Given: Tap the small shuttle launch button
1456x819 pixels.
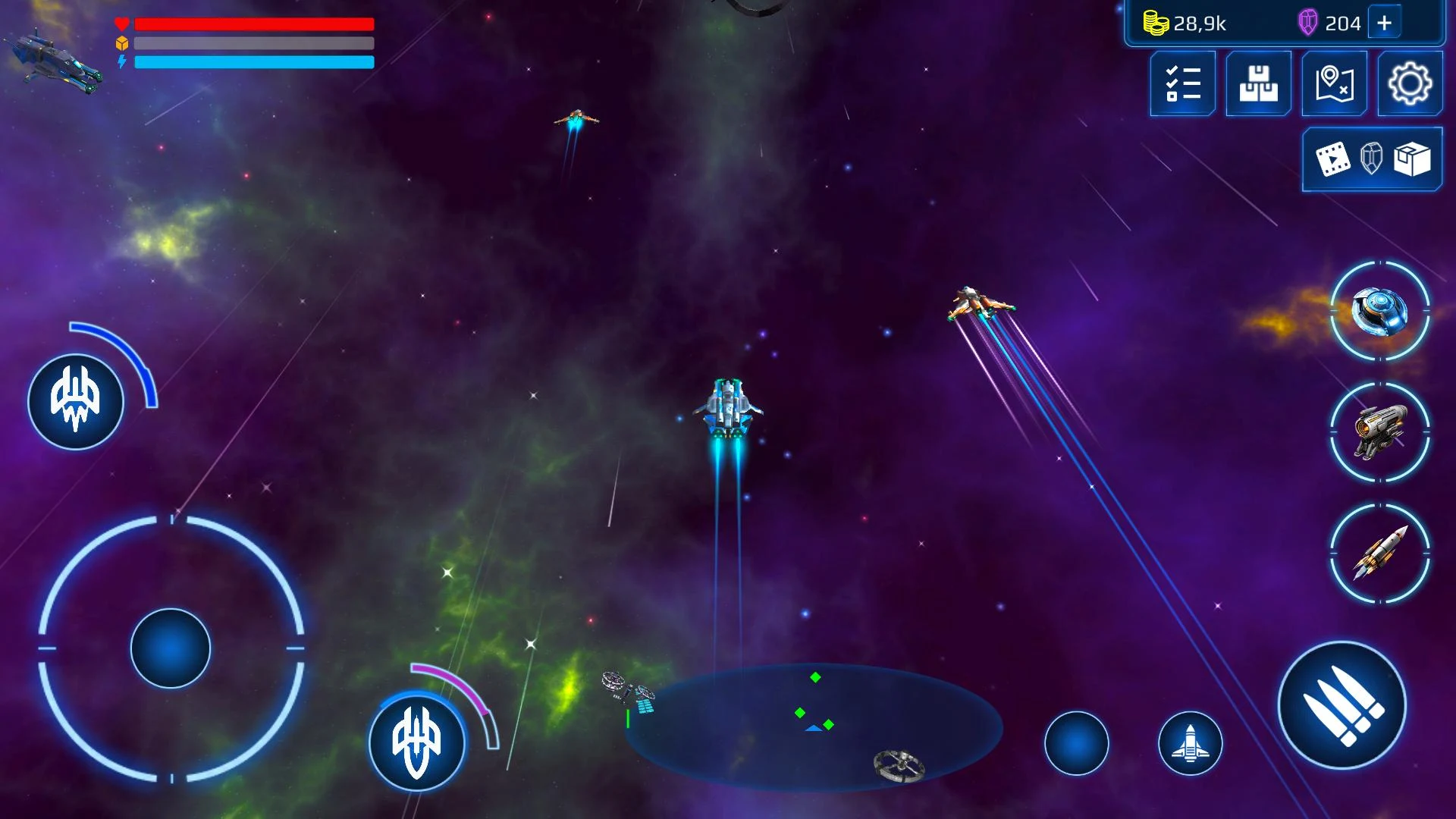Looking at the screenshot, I should [x=1190, y=743].
